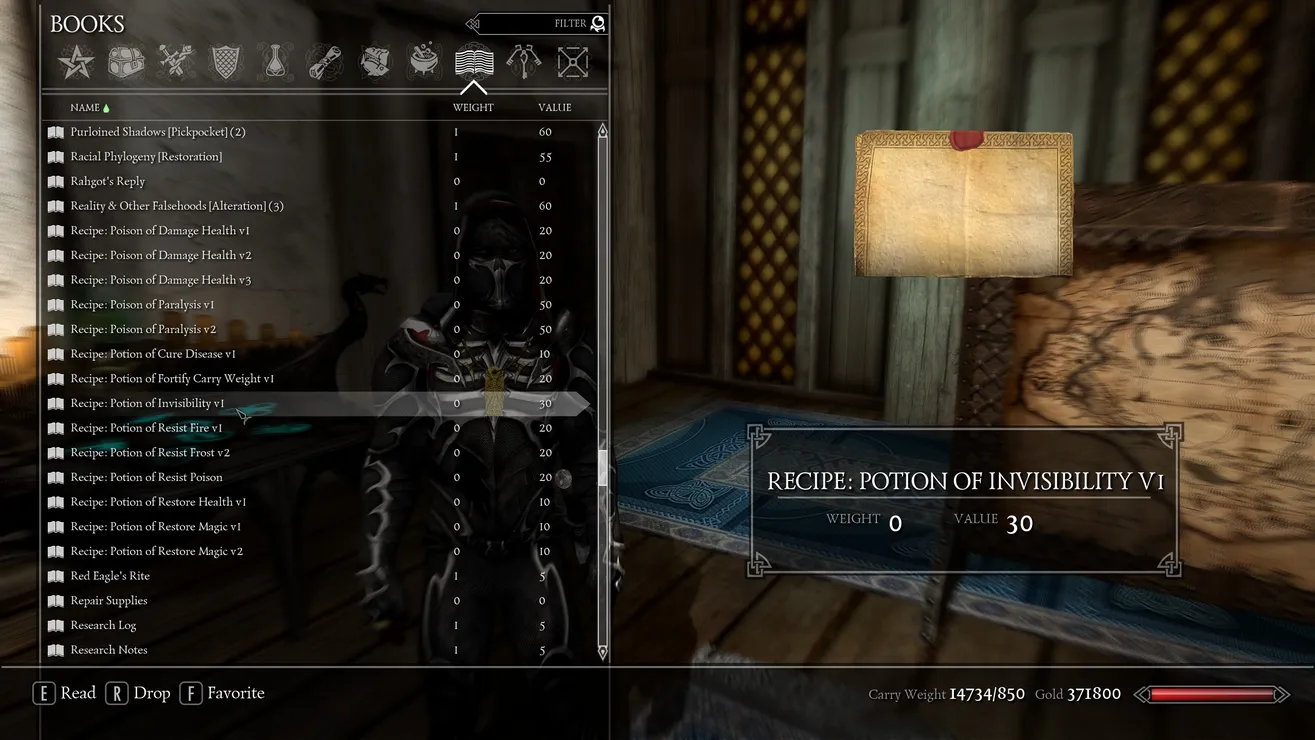Screen dimensions: 1315x740
Task: Open the Potions flask category
Action: [x=275, y=63]
